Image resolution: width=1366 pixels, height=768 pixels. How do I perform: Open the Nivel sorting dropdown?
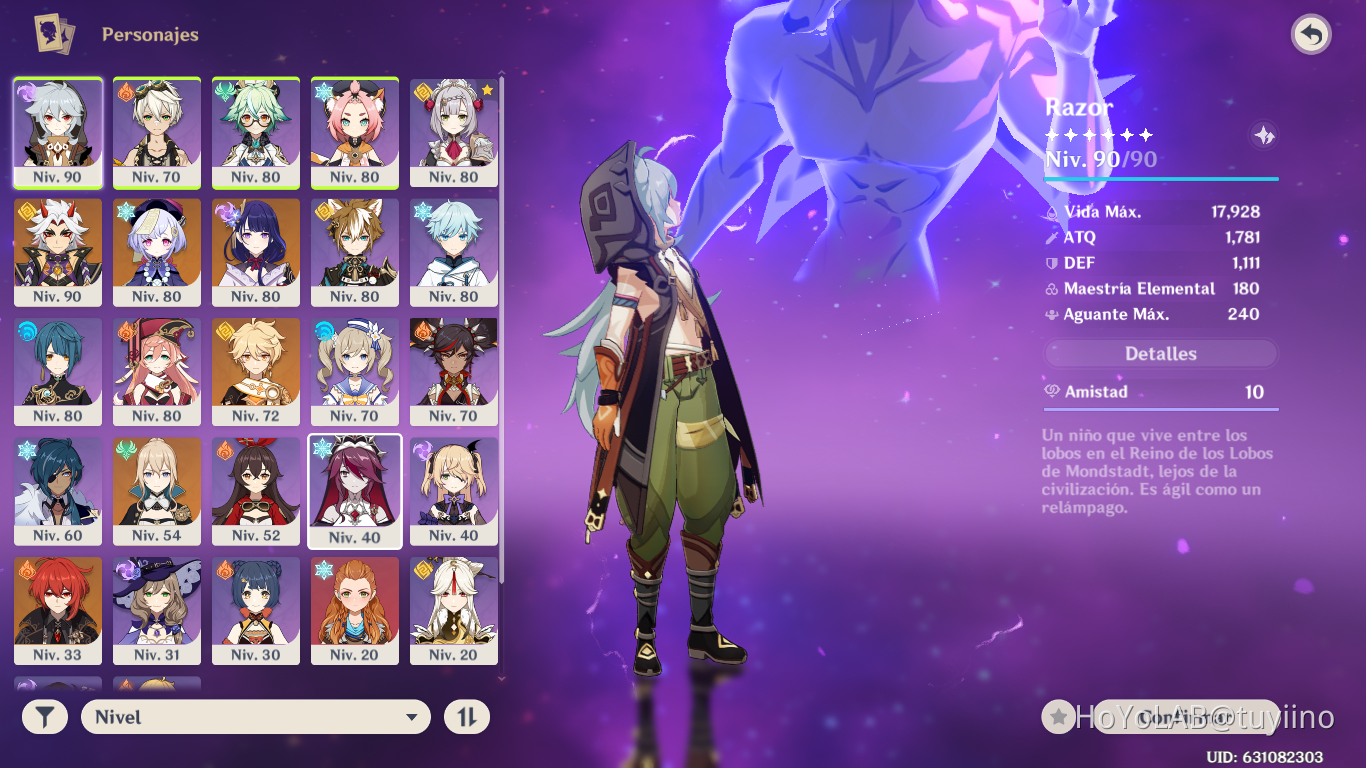pyautogui.click(x=255, y=716)
